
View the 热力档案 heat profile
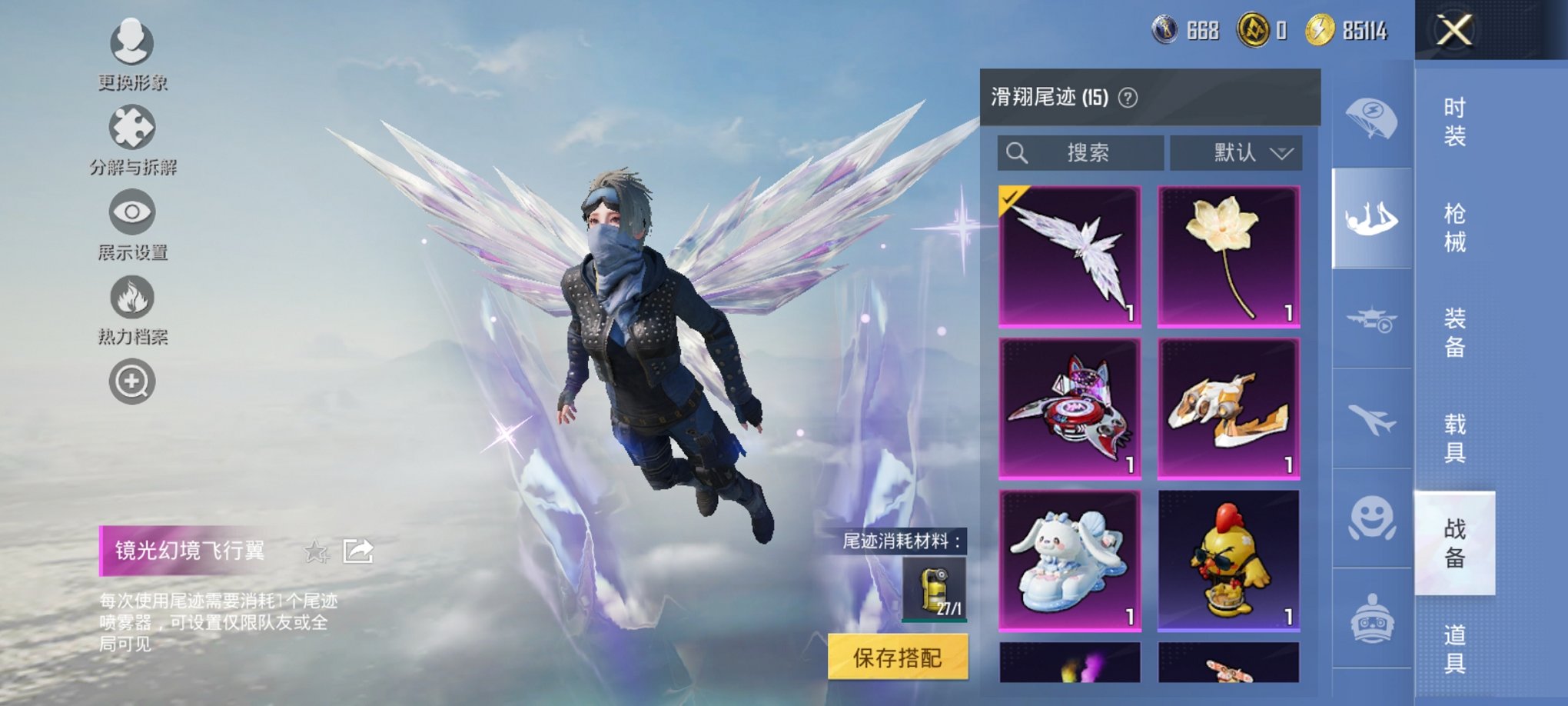(x=132, y=300)
